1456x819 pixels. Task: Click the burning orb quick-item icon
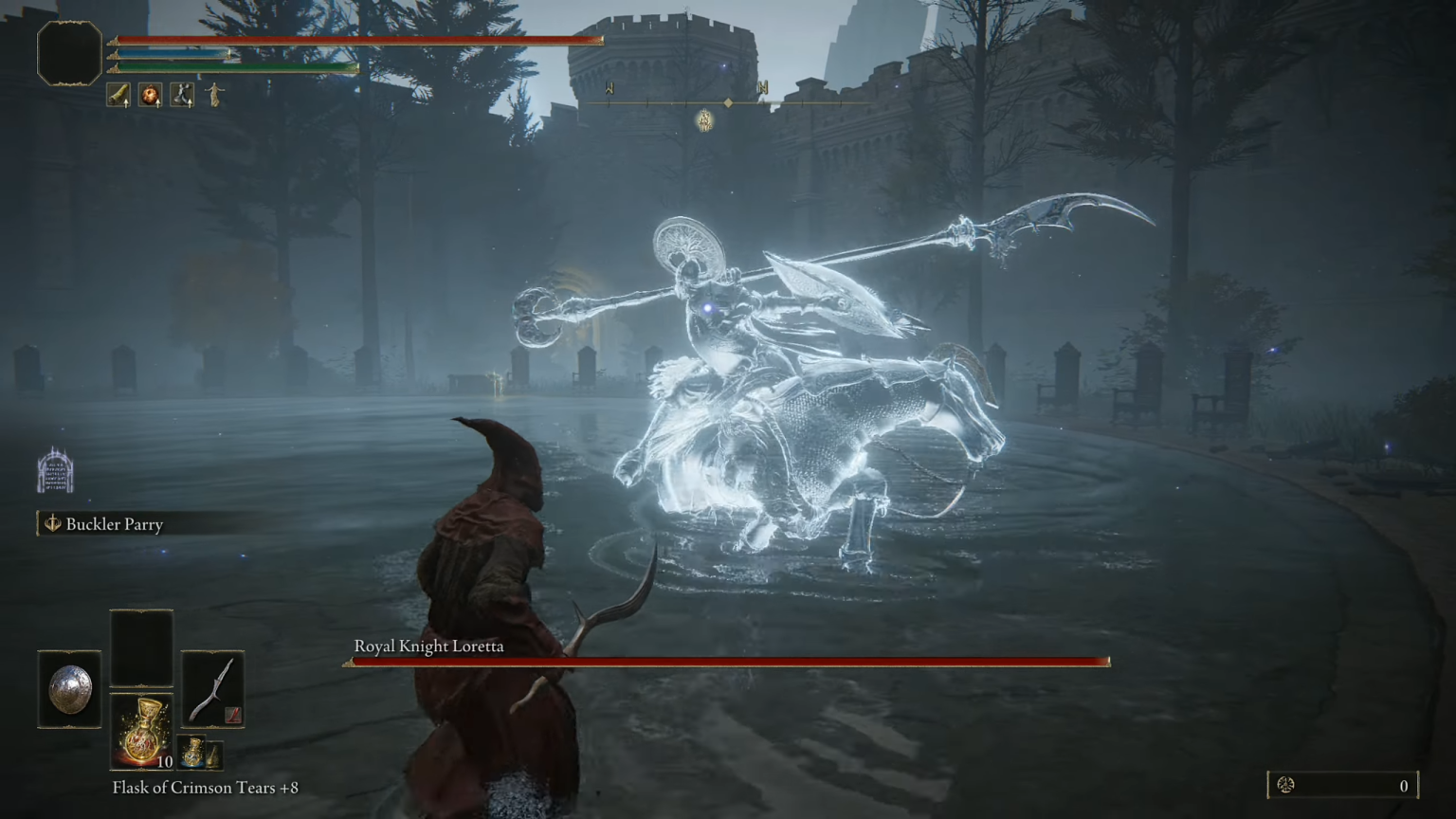tap(151, 95)
